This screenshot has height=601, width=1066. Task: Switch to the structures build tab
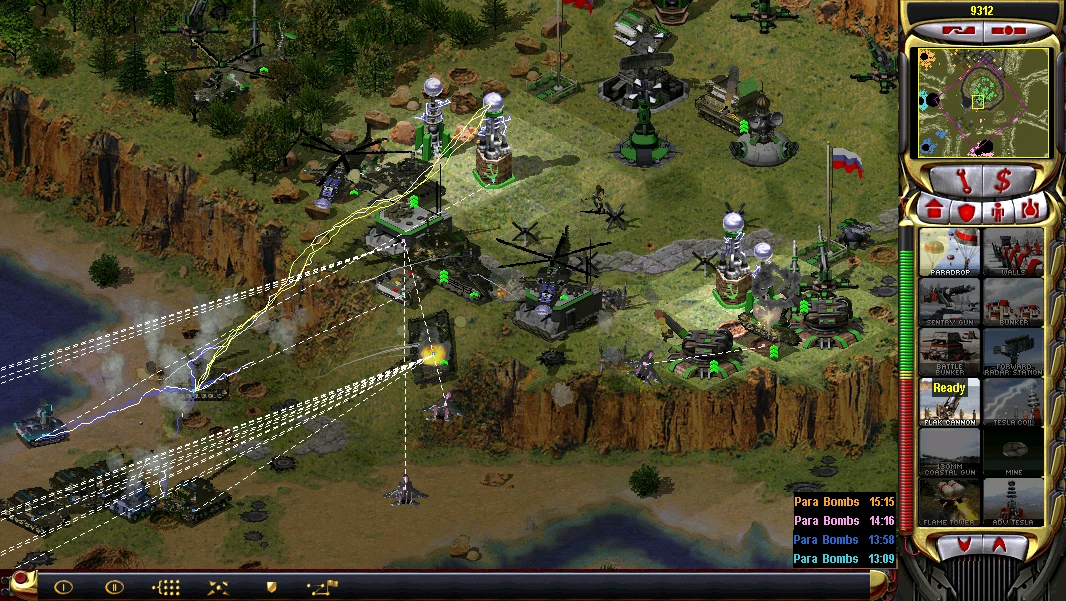point(933,210)
